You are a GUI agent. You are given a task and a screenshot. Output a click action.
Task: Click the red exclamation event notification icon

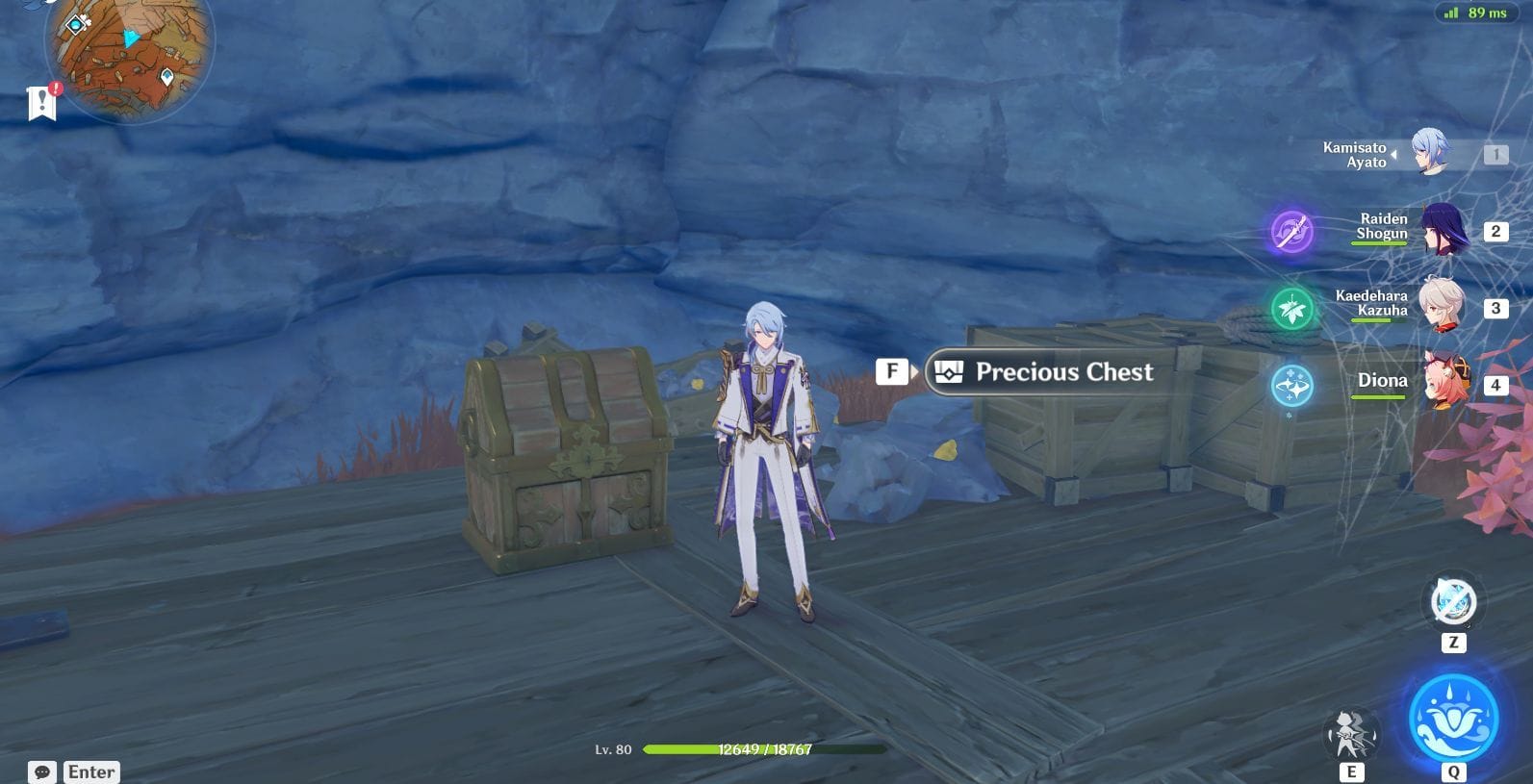pyautogui.click(x=56, y=89)
